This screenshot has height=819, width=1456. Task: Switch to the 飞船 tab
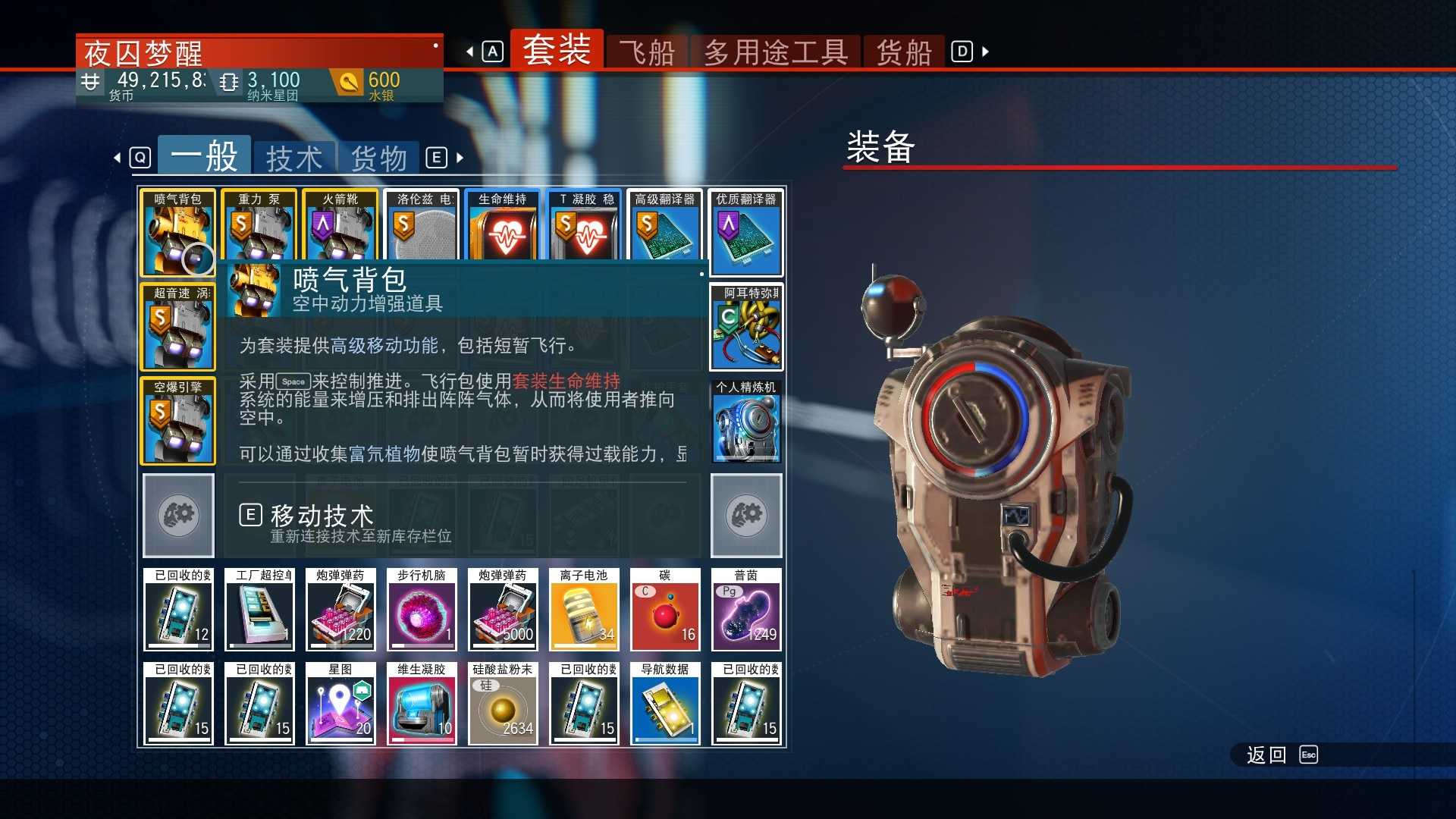[647, 51]
